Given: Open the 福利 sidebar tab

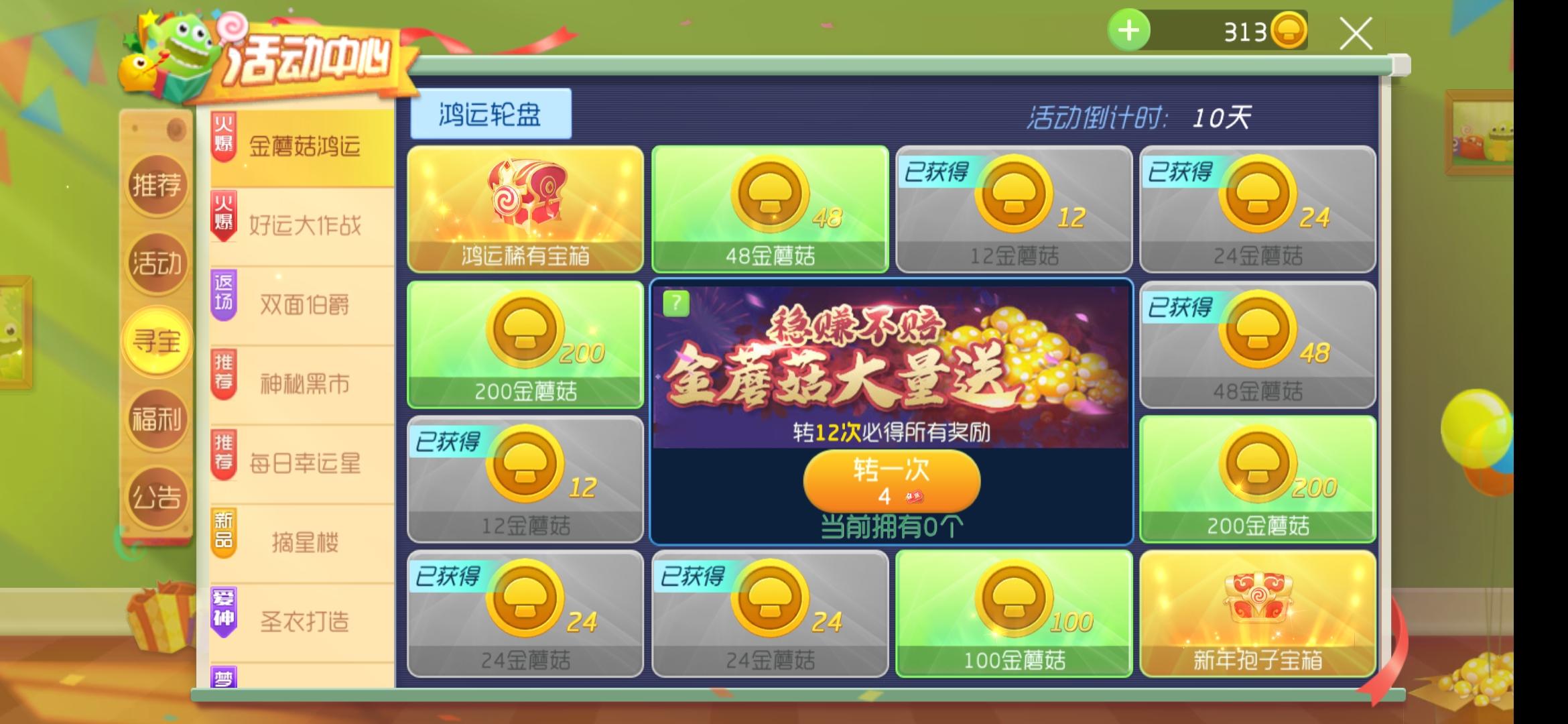Looking at the screenshot, I should point(157,418).
